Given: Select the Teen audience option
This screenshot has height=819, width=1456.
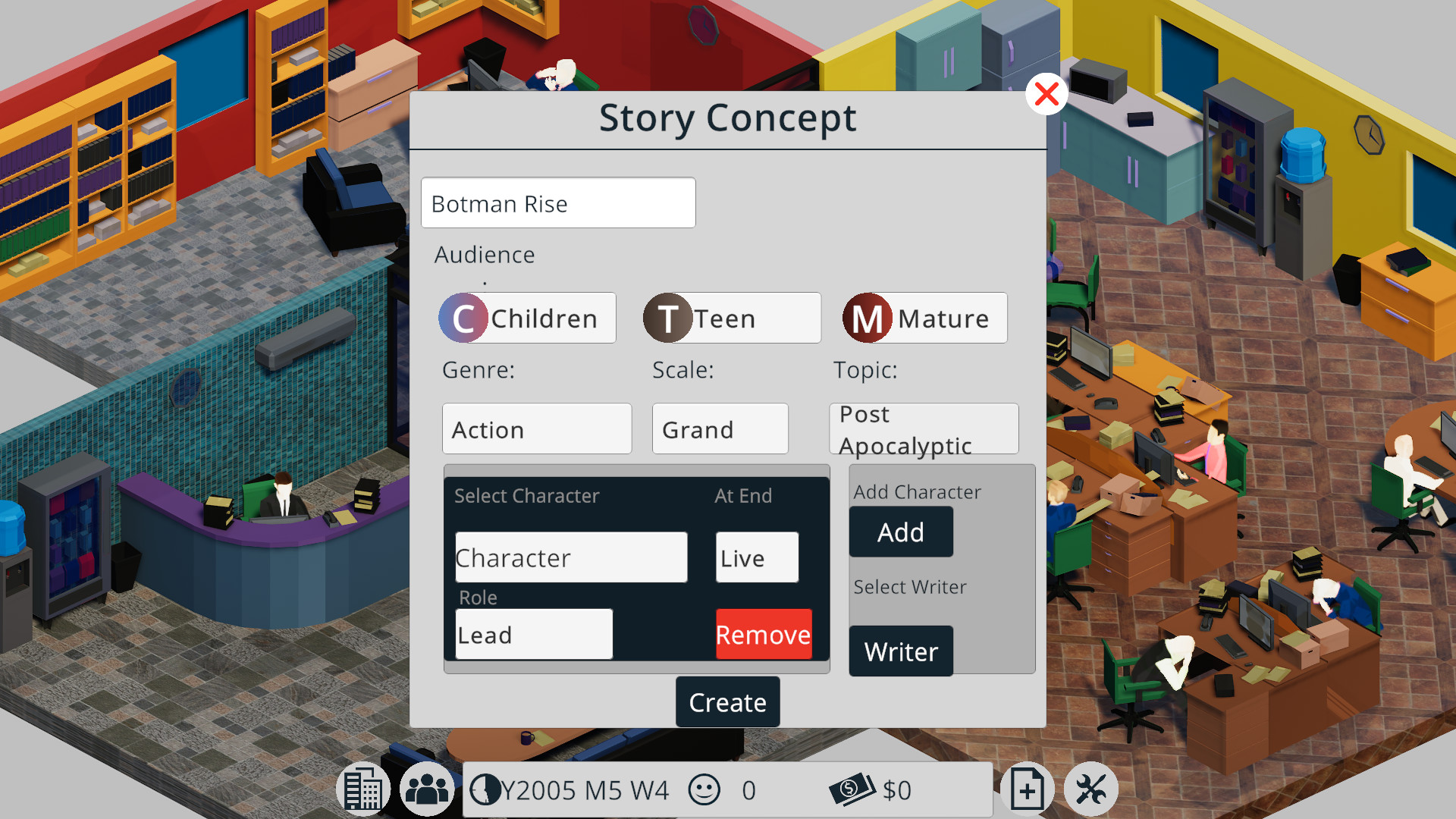Looking at the screenshot, I should tap(731, 318).
